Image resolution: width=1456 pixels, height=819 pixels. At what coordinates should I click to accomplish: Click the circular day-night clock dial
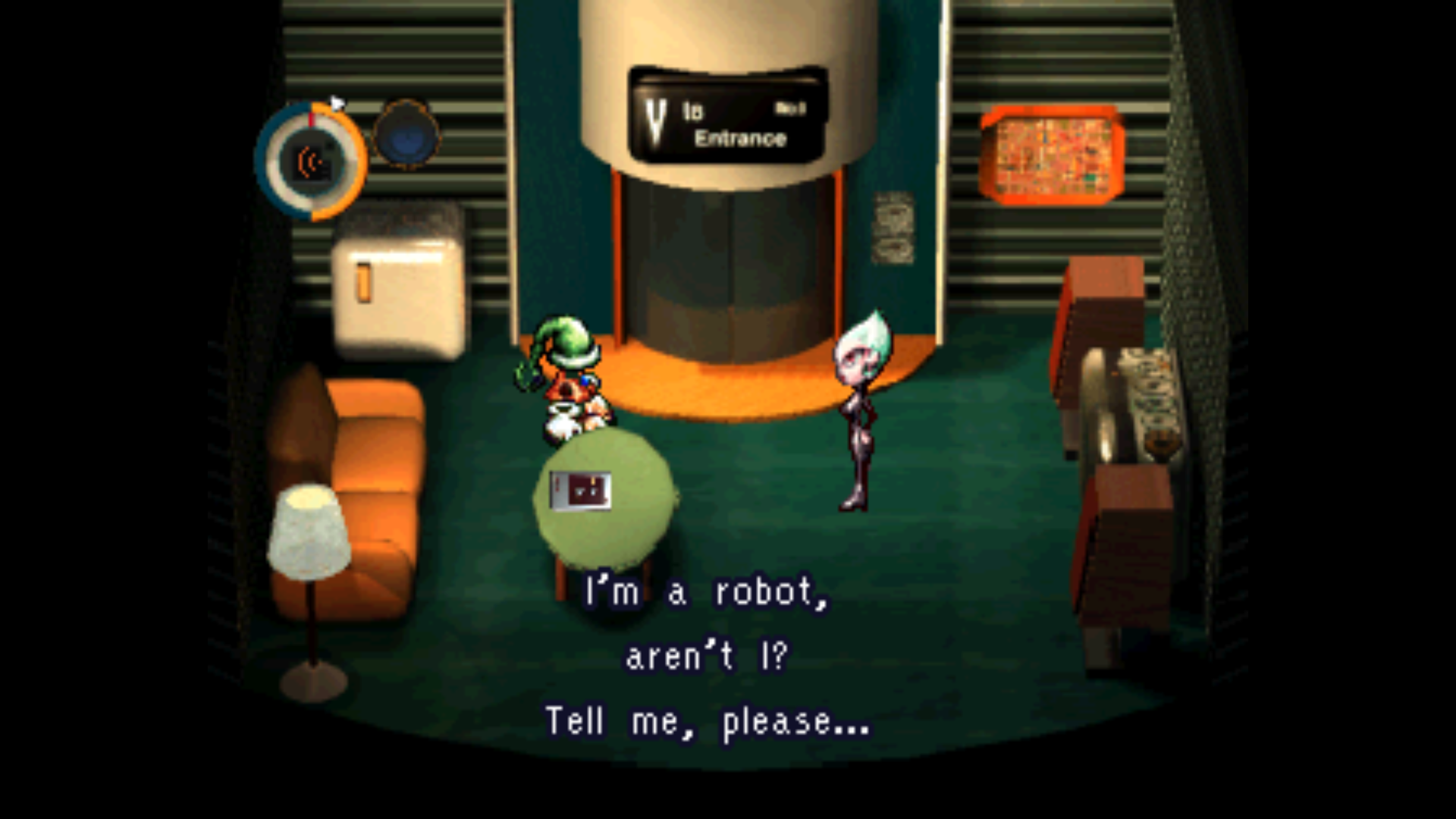(x=311, y=162)
